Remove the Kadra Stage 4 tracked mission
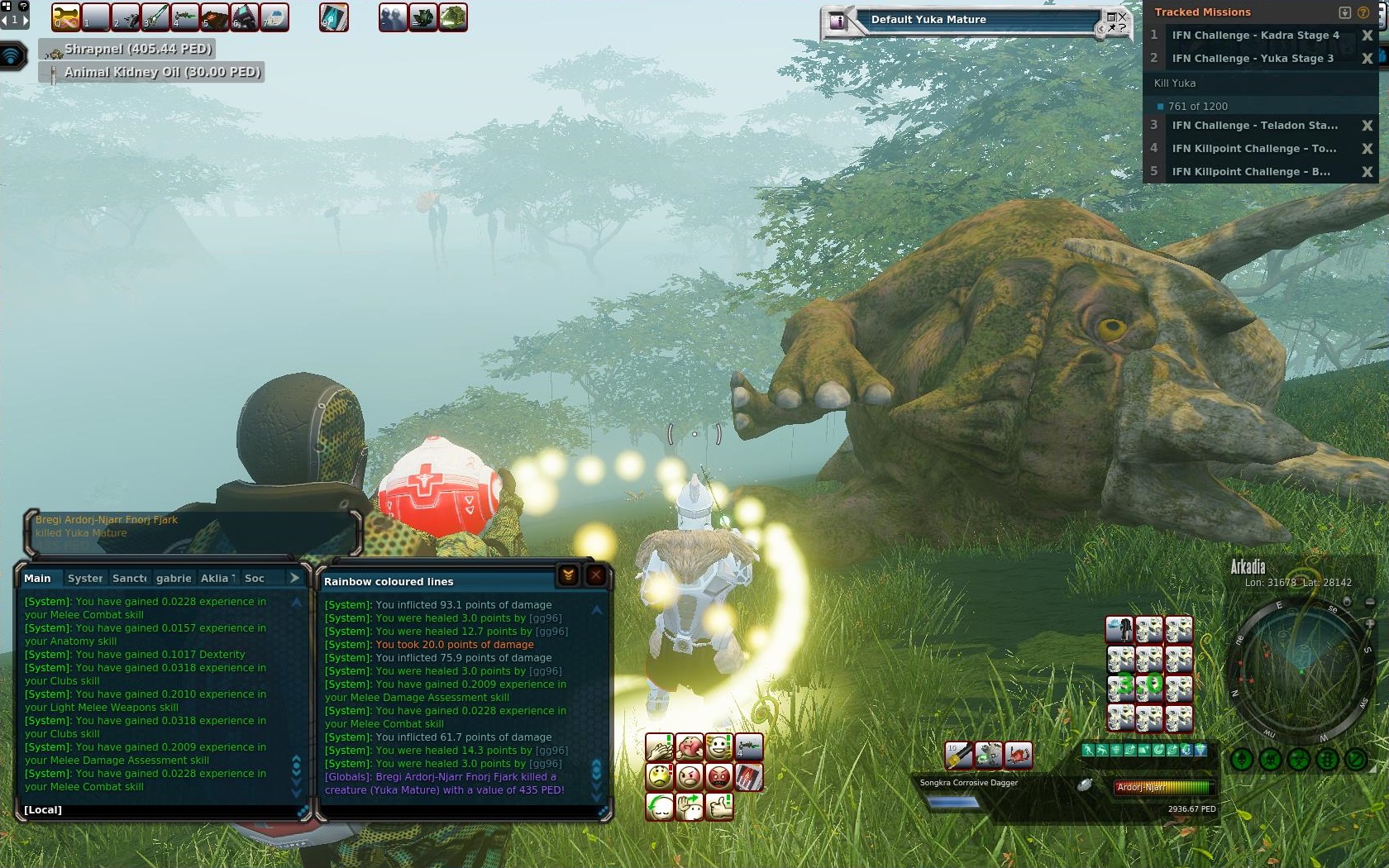1389x868 pixels. [x=1367, y=36]
